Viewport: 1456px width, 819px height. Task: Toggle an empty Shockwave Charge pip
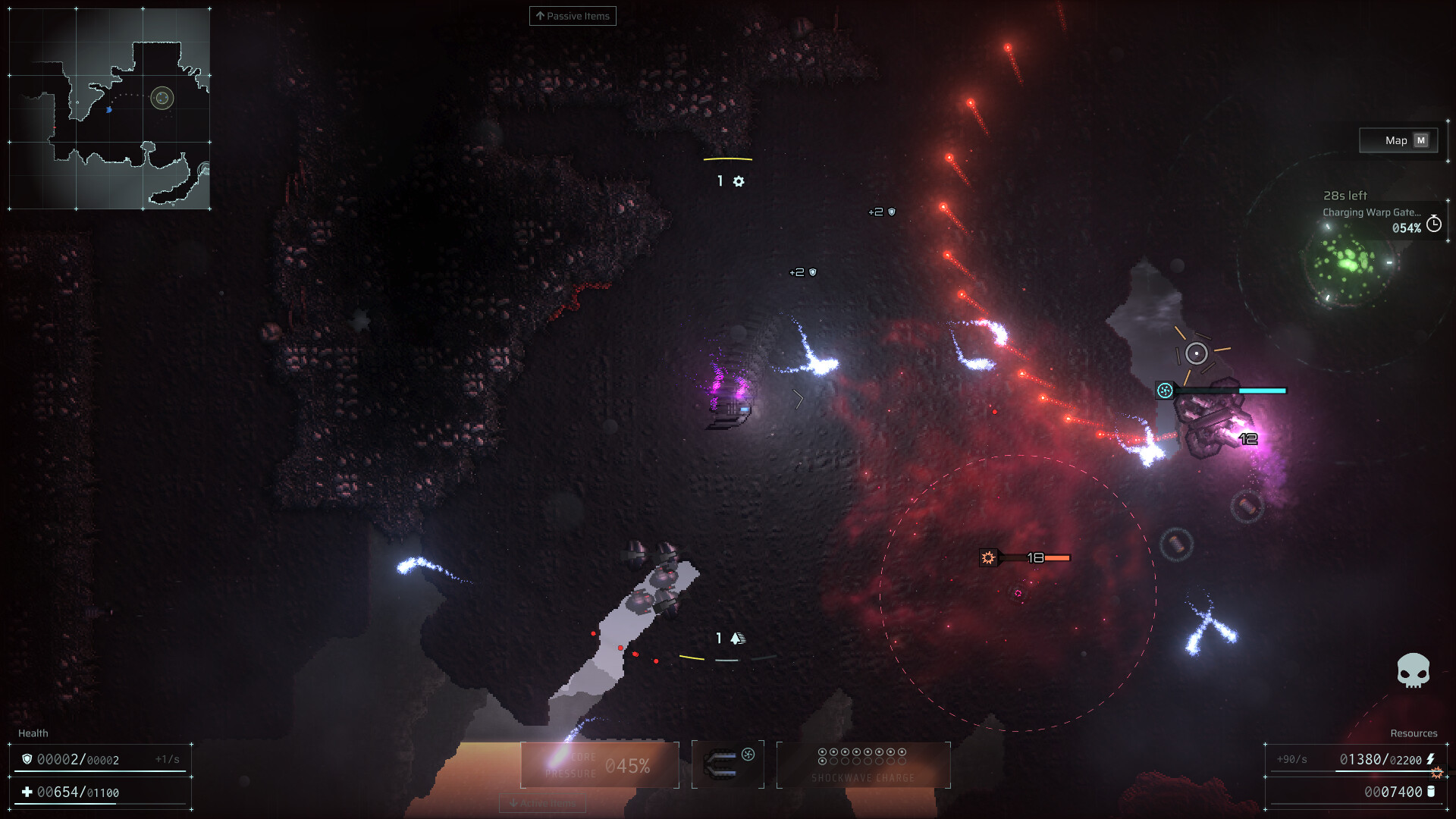coord(833,761)
